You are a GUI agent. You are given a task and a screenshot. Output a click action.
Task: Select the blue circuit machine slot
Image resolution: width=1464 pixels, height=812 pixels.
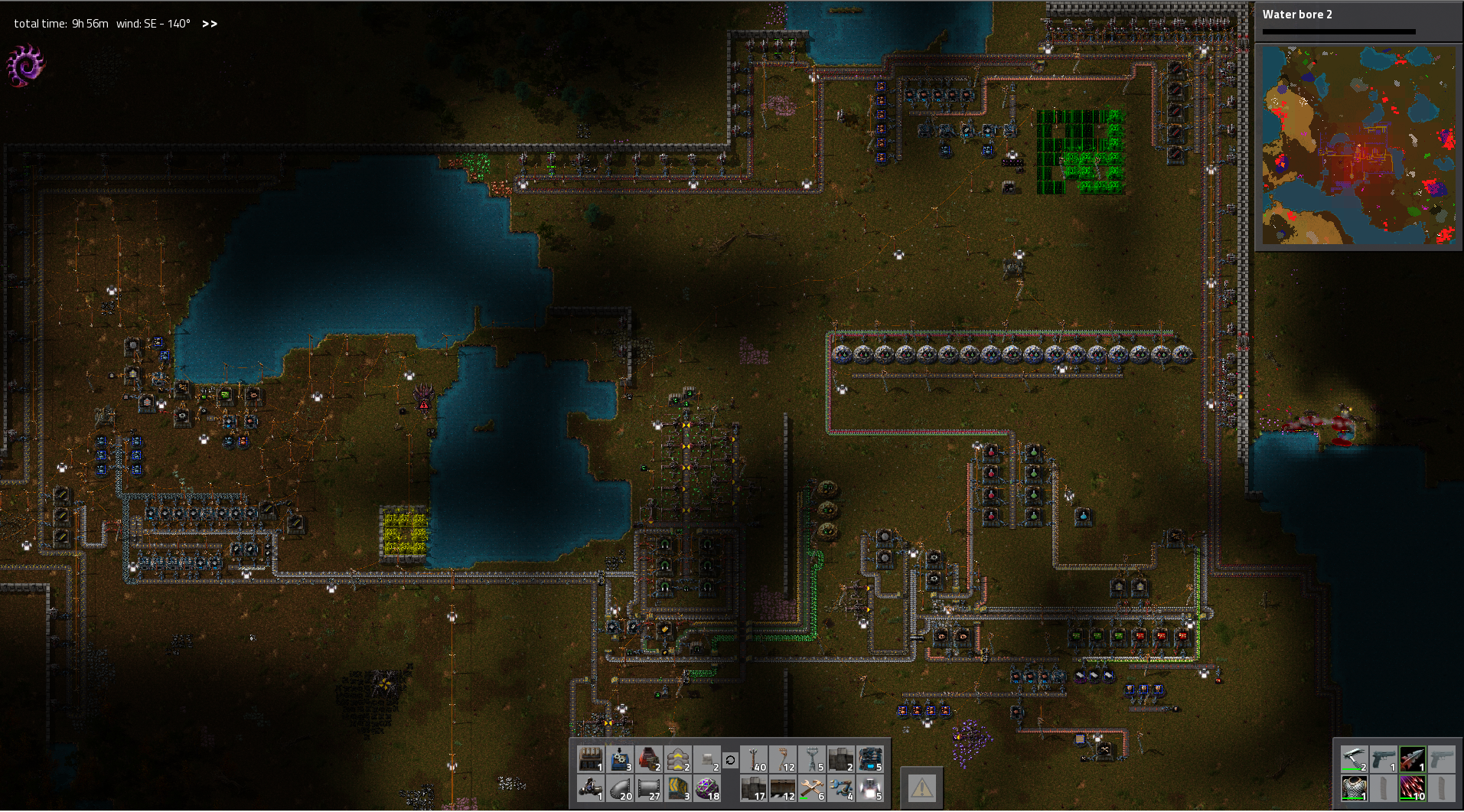click(870, 760)
